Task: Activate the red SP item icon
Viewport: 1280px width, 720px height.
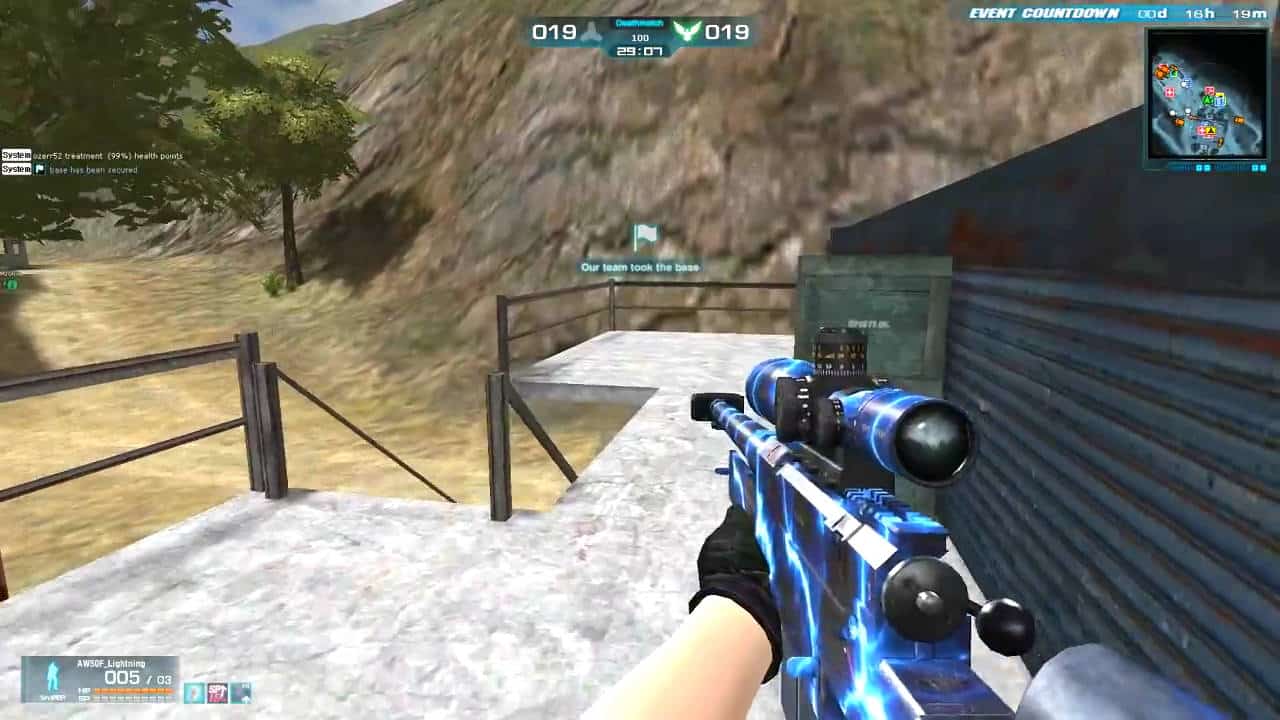Action: 217,692
